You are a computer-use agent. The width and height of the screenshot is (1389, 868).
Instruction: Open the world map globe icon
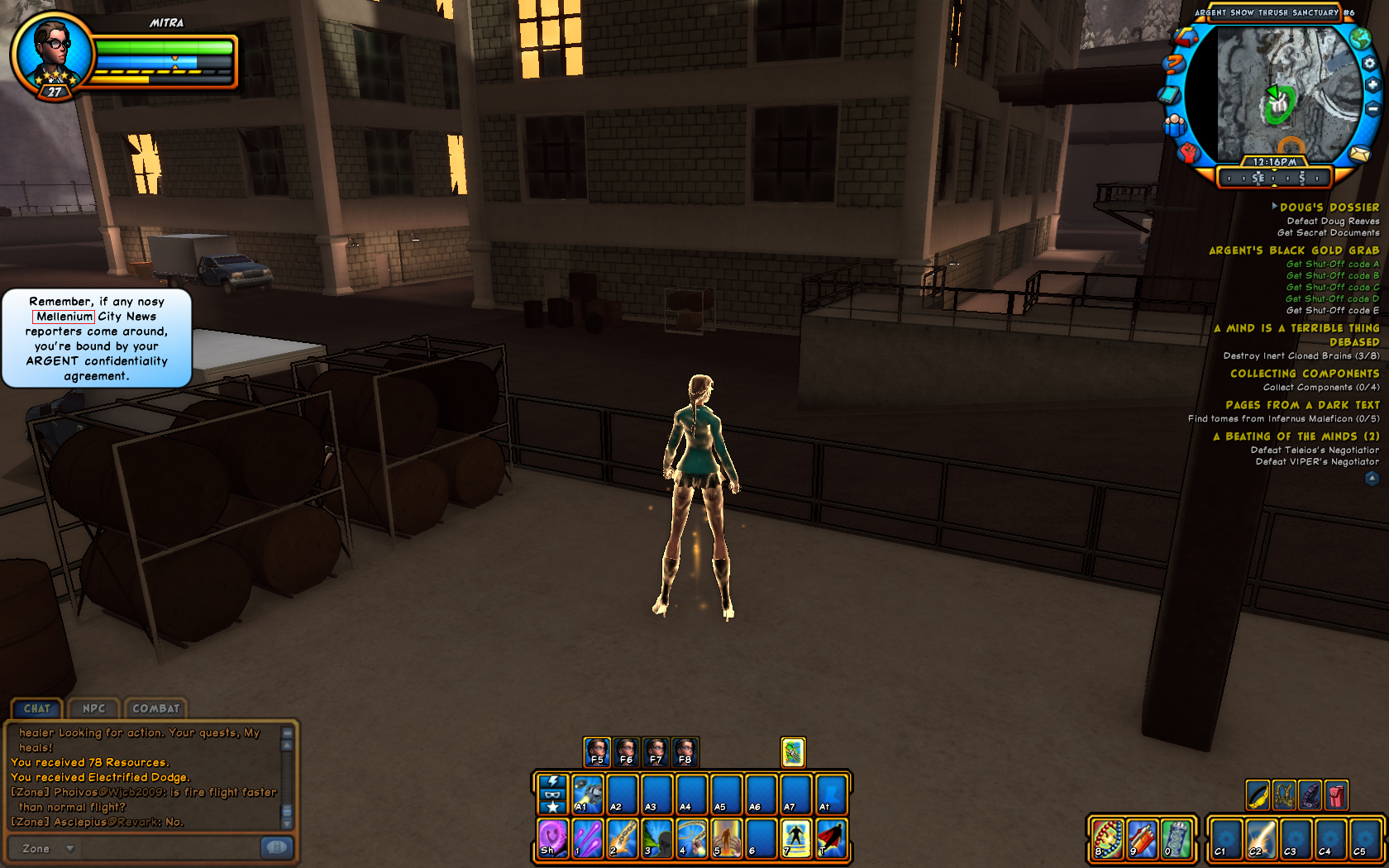pos(1360,39)
